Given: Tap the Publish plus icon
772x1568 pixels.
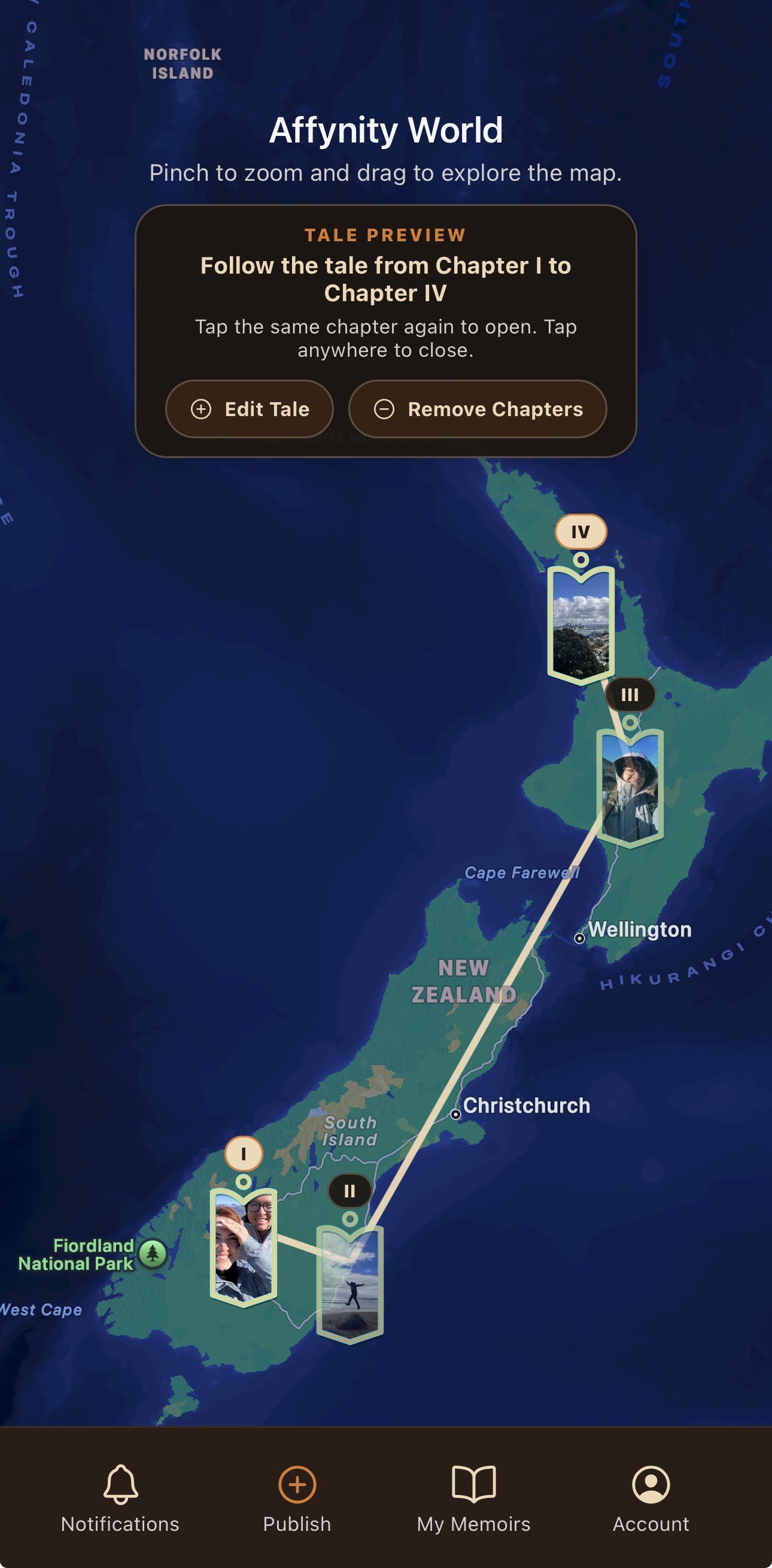Looking at the screenshot, I should click(x=296, y=1484).
